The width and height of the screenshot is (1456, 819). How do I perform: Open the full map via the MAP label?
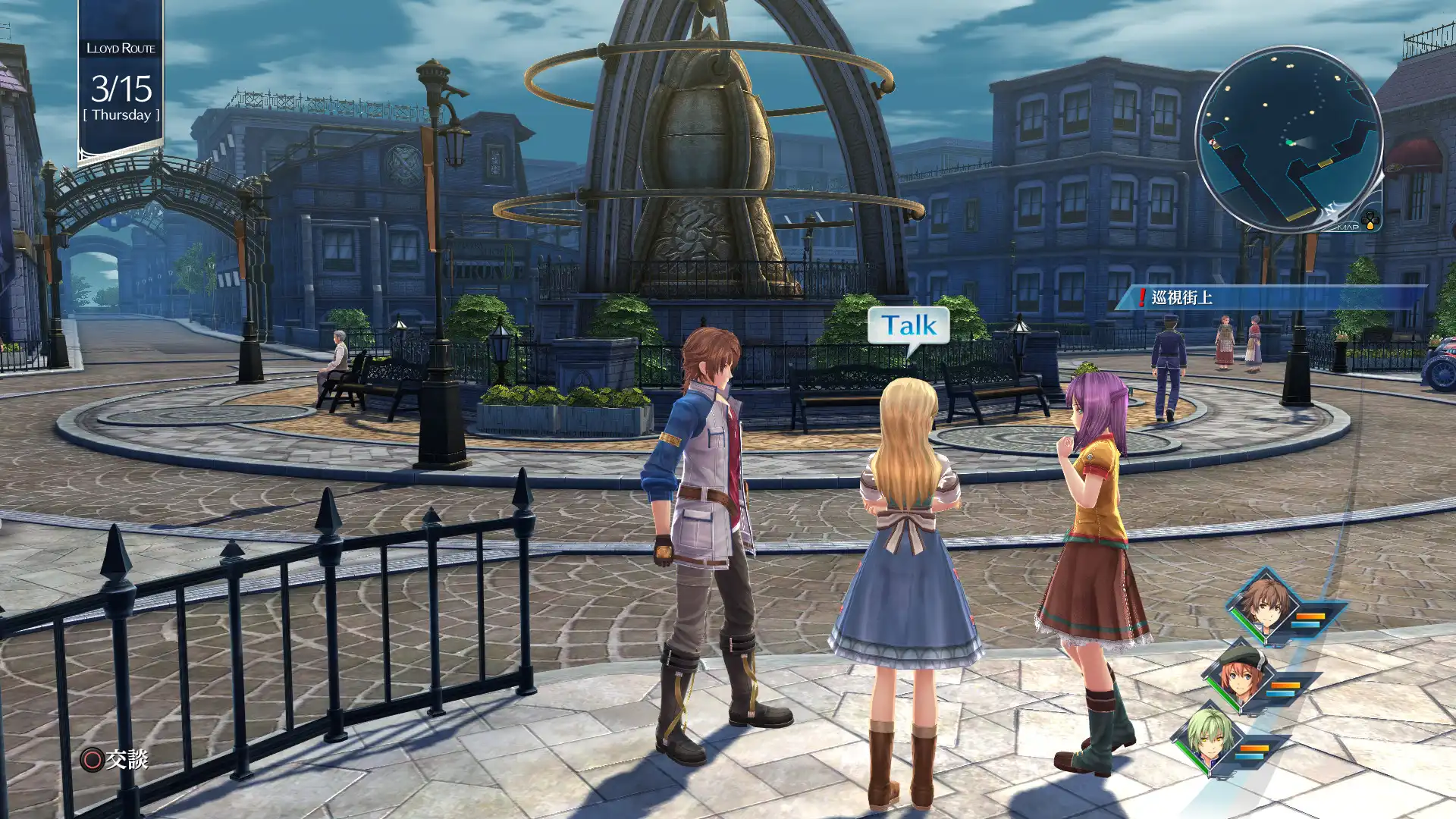point(1348,227)
